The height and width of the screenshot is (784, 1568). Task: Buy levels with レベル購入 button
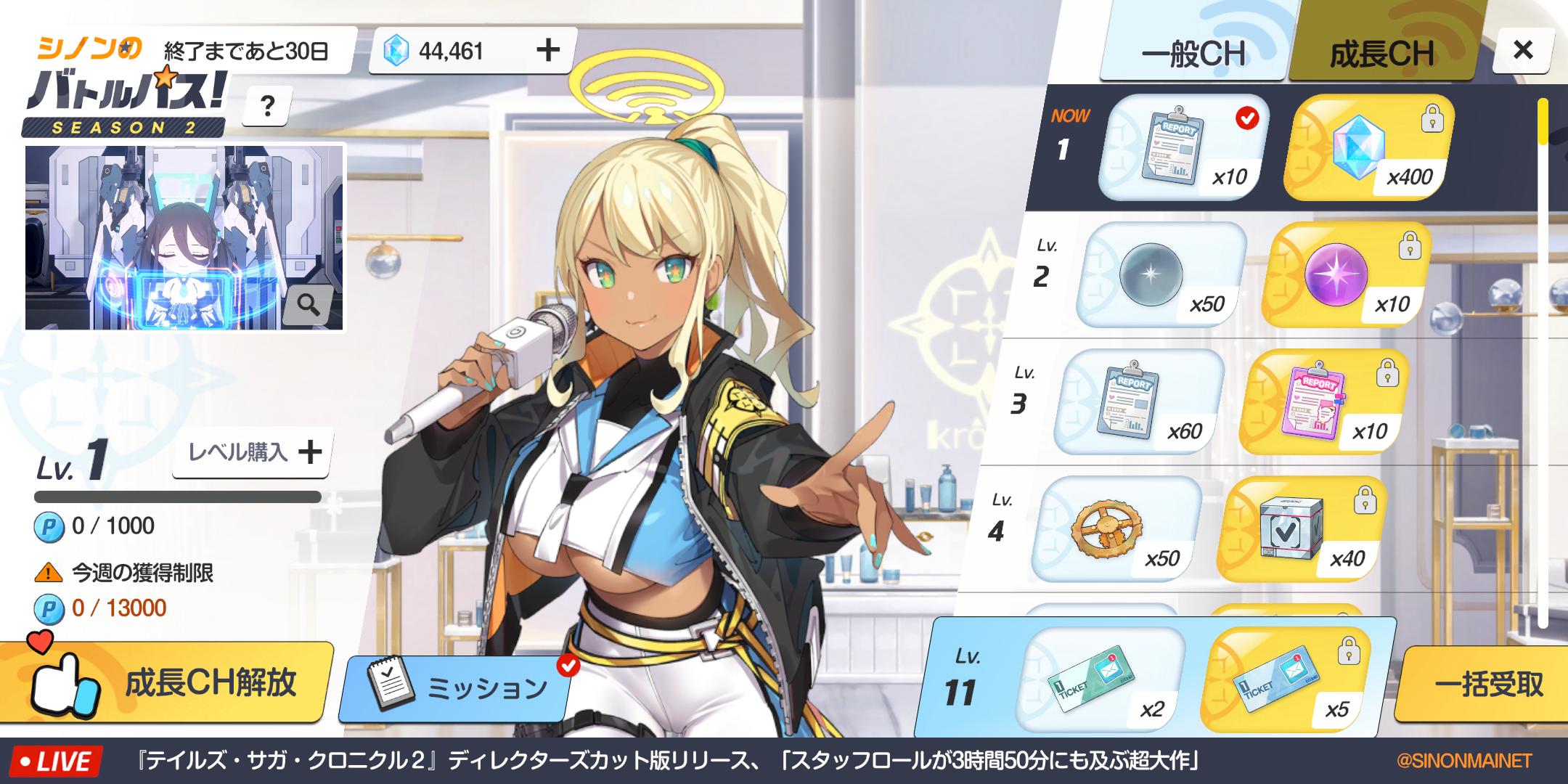click(253, 452)
